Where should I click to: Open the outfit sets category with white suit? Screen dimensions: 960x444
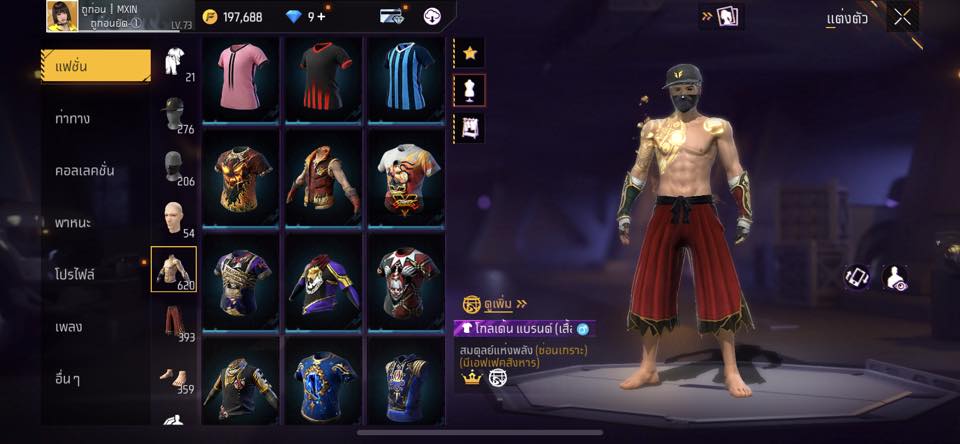click(x=174, y=62)
